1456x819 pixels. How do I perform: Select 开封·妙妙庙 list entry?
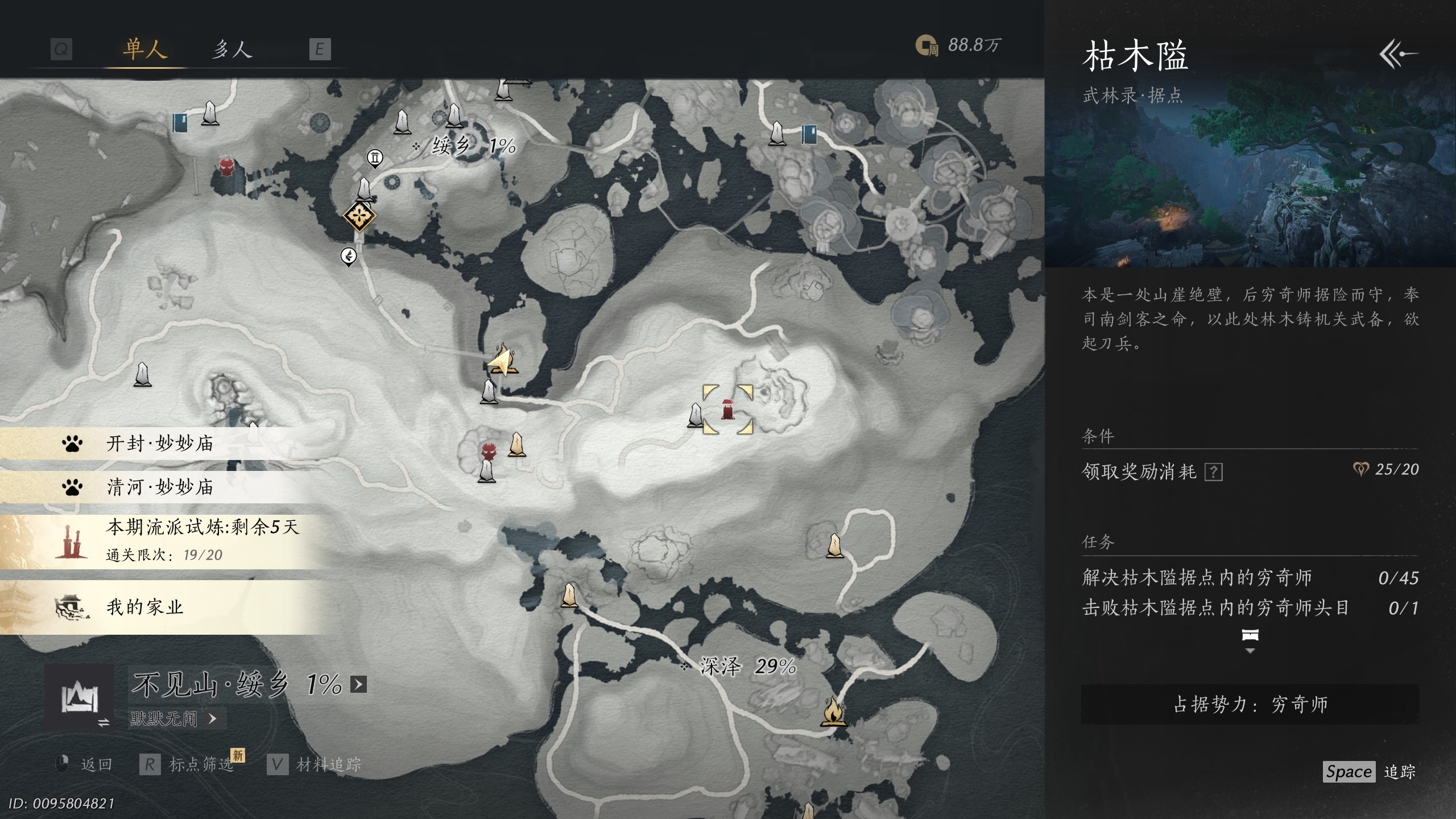coord(159,444)
